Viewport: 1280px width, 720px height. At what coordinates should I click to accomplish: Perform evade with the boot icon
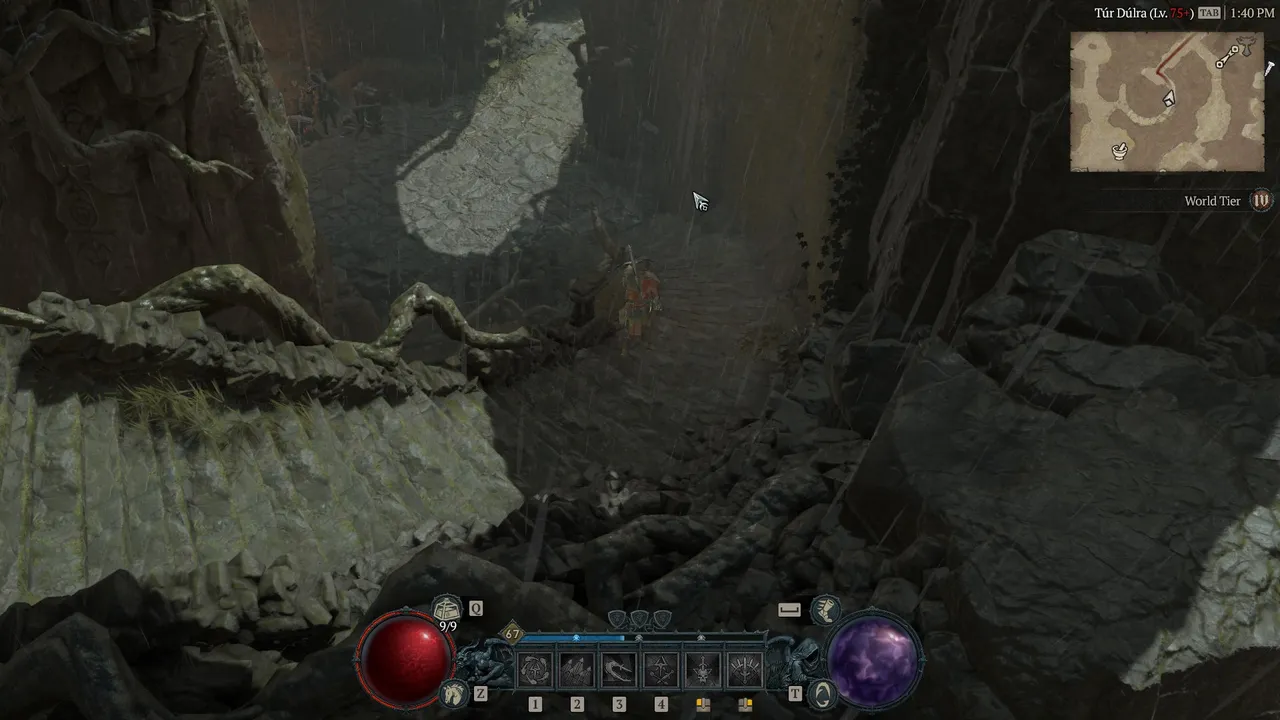824,608
